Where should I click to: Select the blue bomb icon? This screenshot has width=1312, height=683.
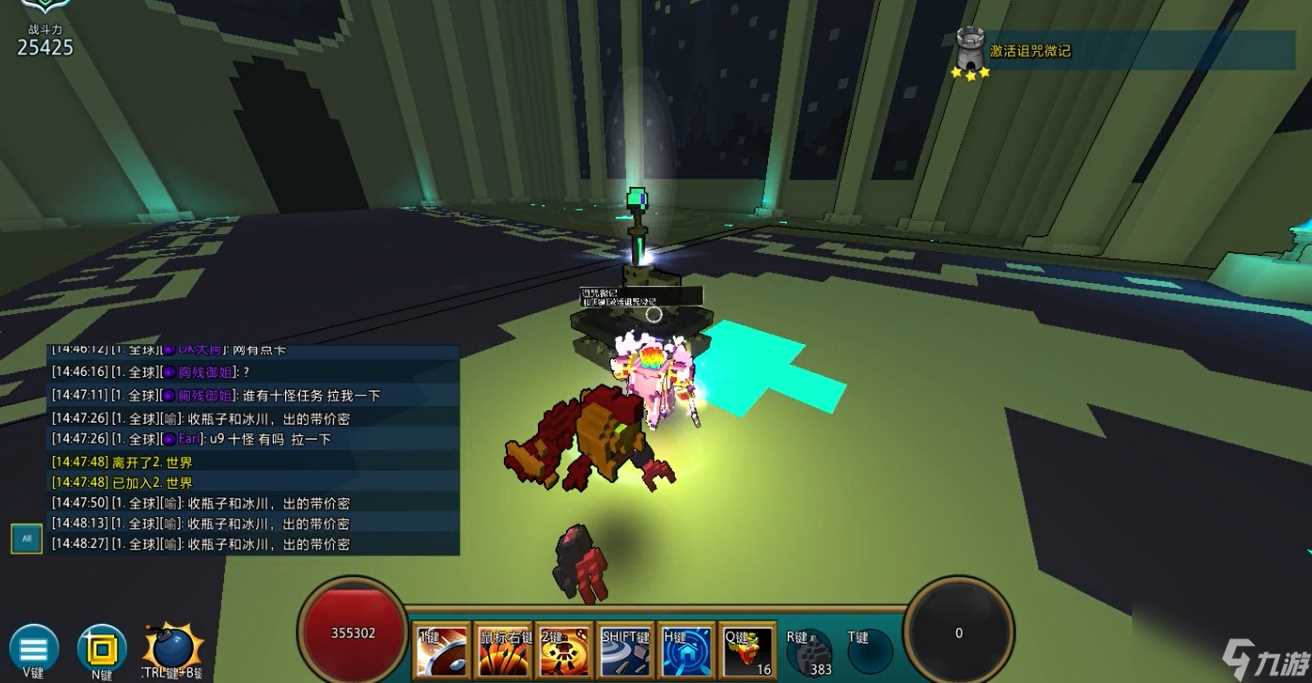point(170,647)
